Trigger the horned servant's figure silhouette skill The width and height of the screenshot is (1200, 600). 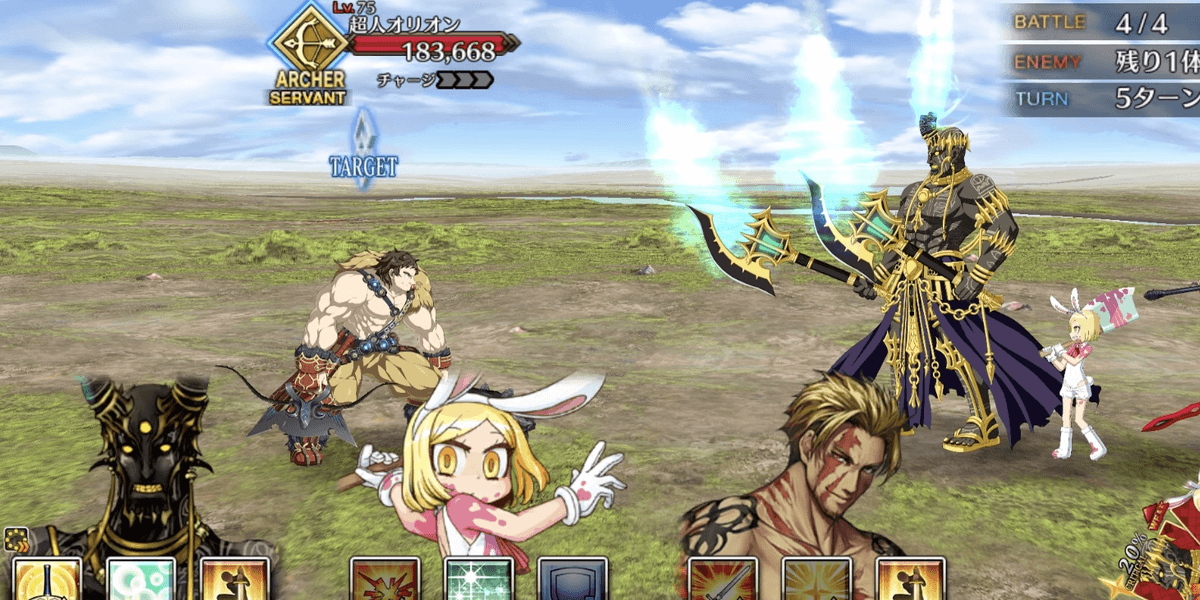click(235, 580)
